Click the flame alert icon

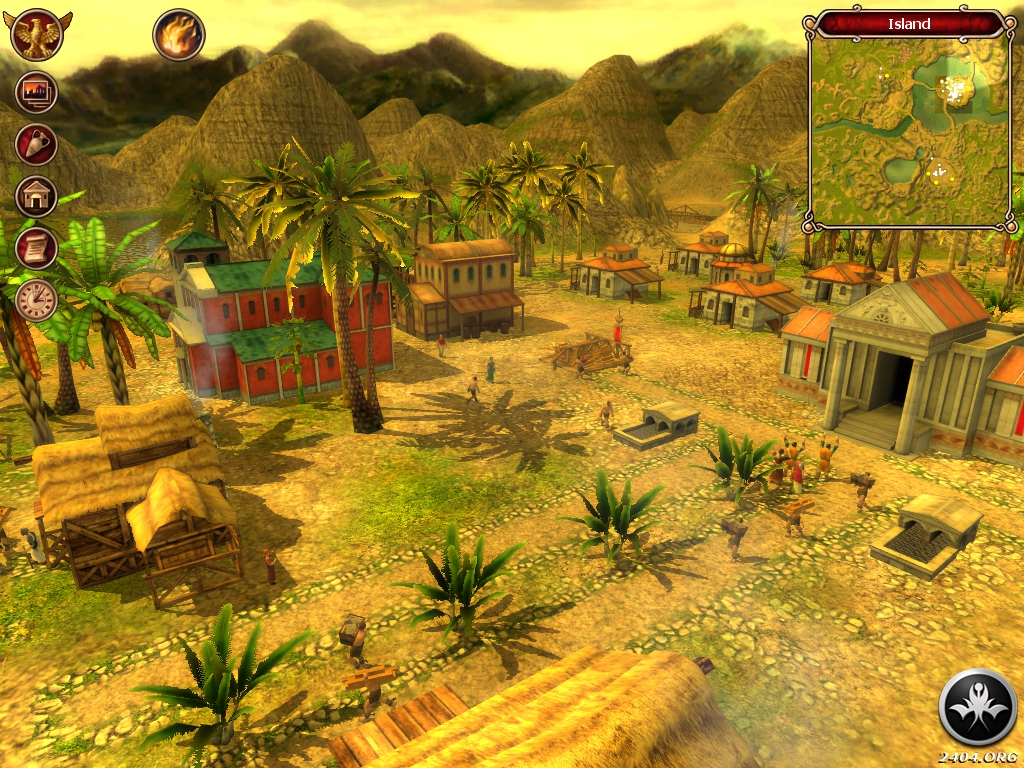pos(179,35)
